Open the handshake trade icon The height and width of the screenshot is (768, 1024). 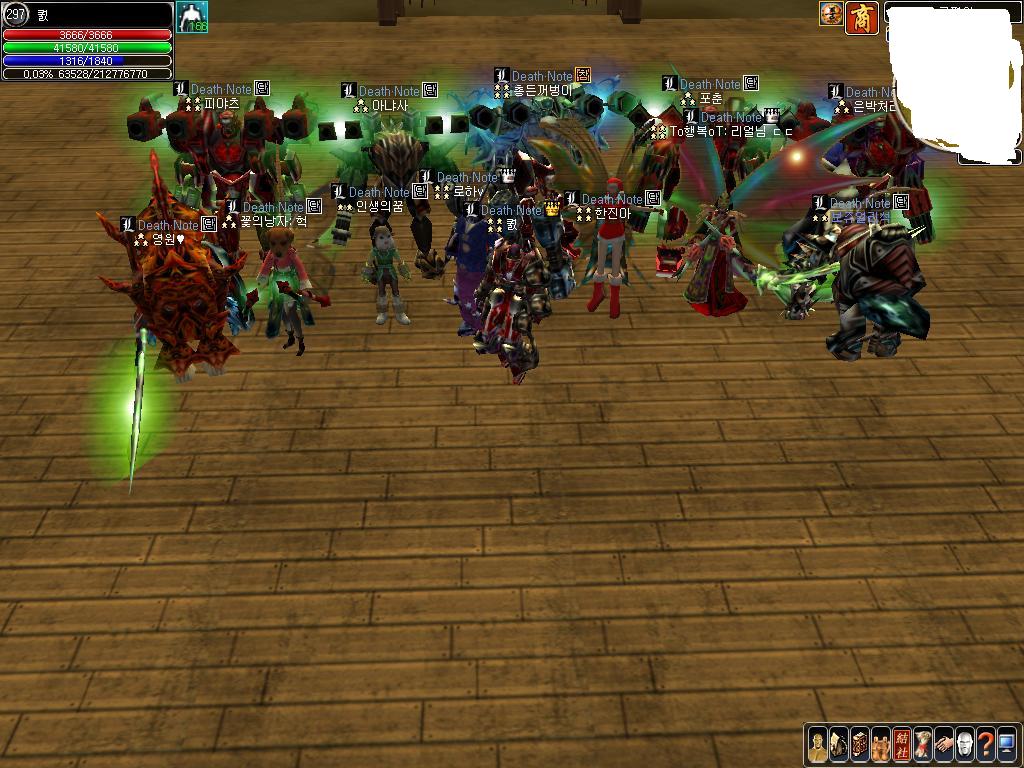[944, 744]
